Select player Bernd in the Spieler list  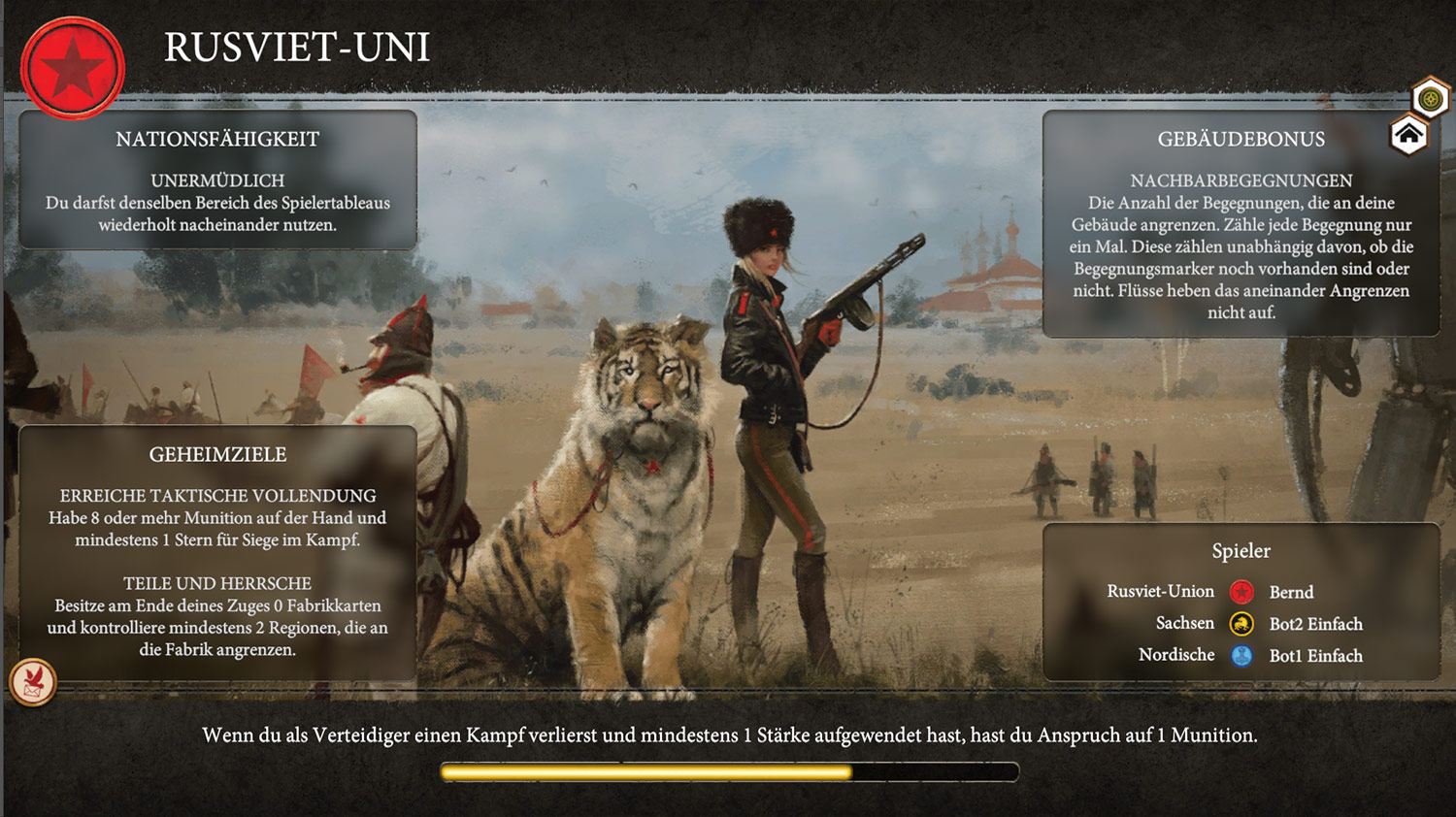tap(1290, 592)
